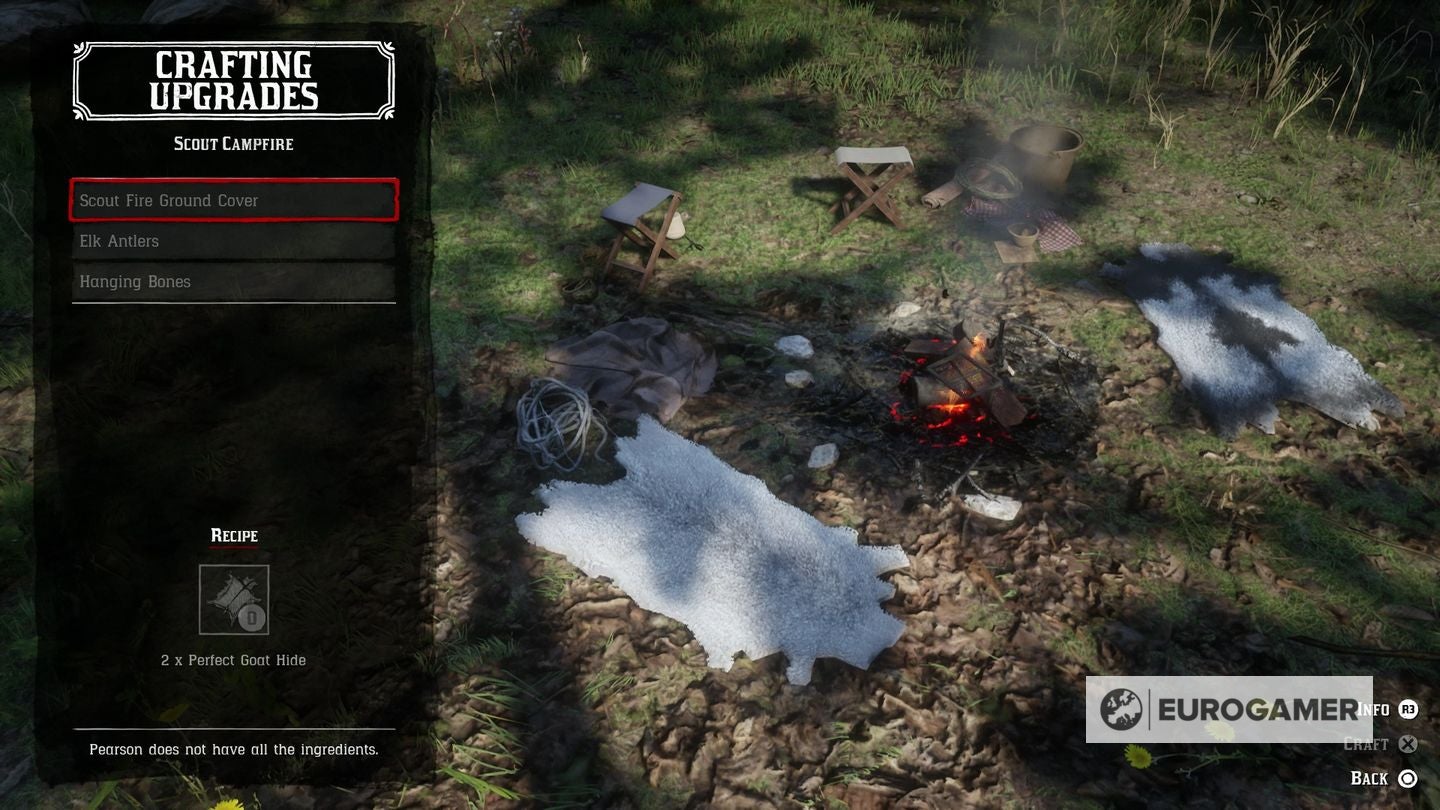Screen dimensions: 1440x810
Task: Click the Perfect Goat Hide recipe icon
Action: pyautogui.click(x=234, y=600)
